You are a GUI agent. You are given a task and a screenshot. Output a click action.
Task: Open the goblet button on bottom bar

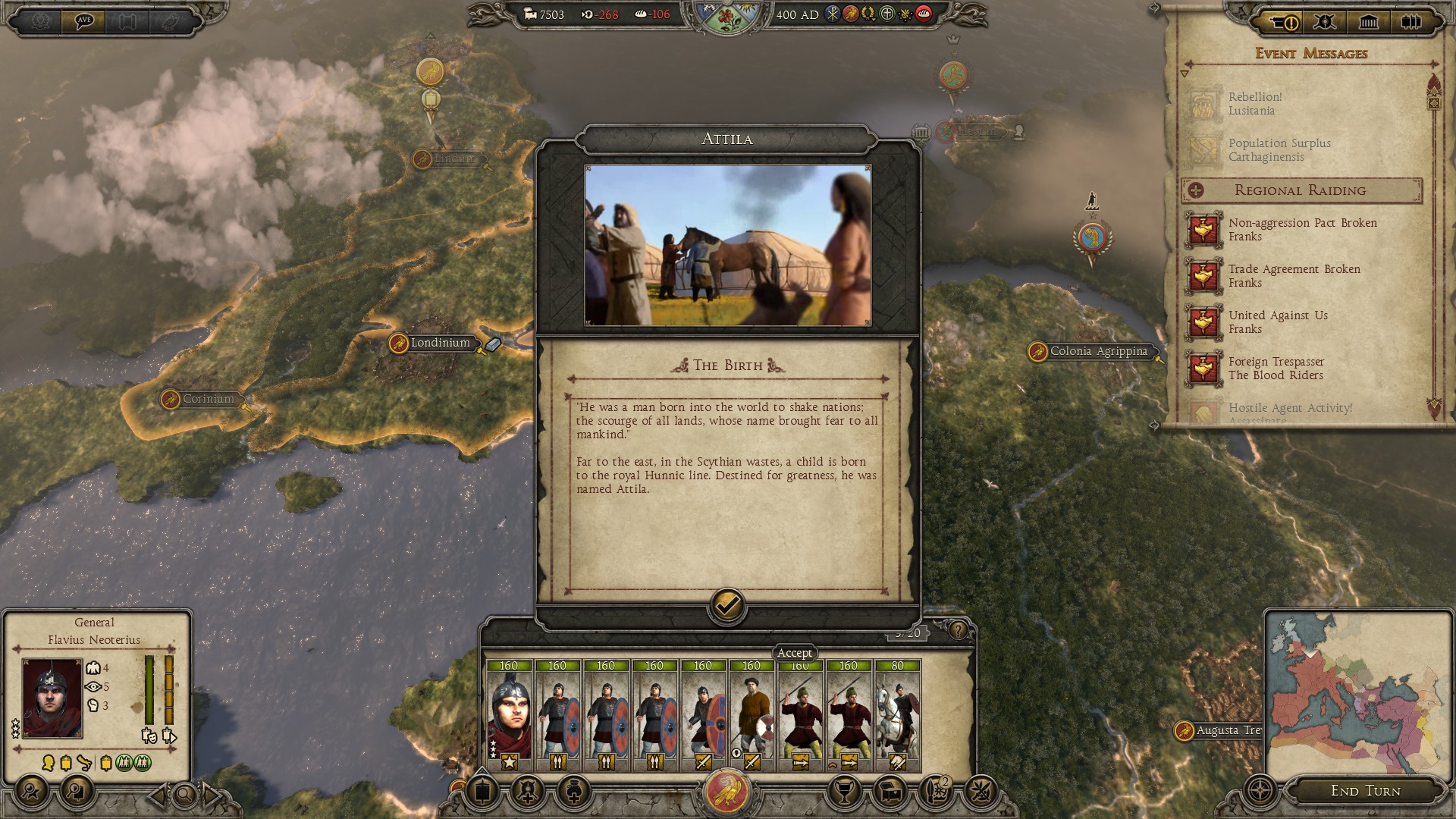[843, 792]
